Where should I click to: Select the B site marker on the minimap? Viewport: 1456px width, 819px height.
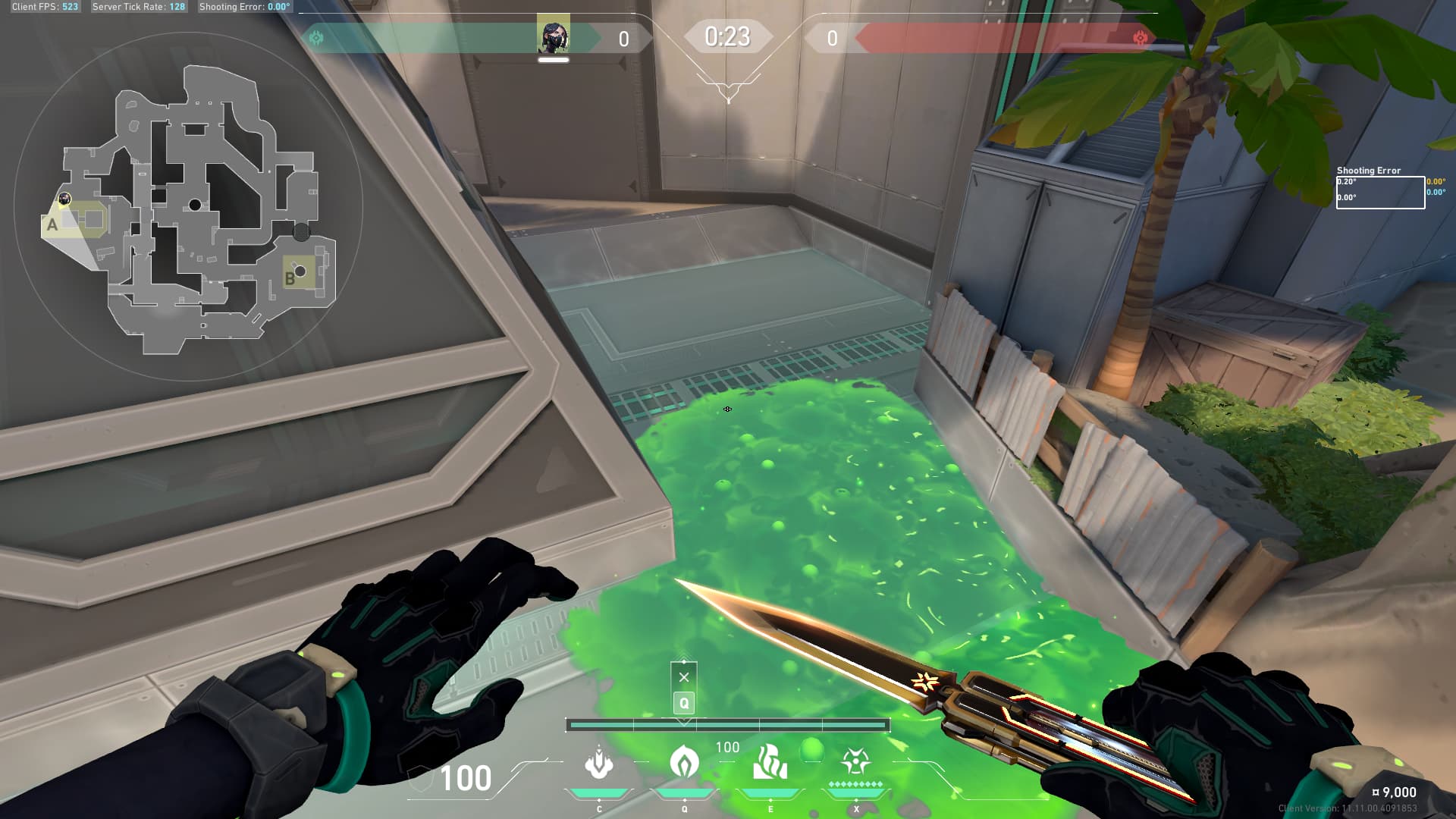tap(290, 278)
